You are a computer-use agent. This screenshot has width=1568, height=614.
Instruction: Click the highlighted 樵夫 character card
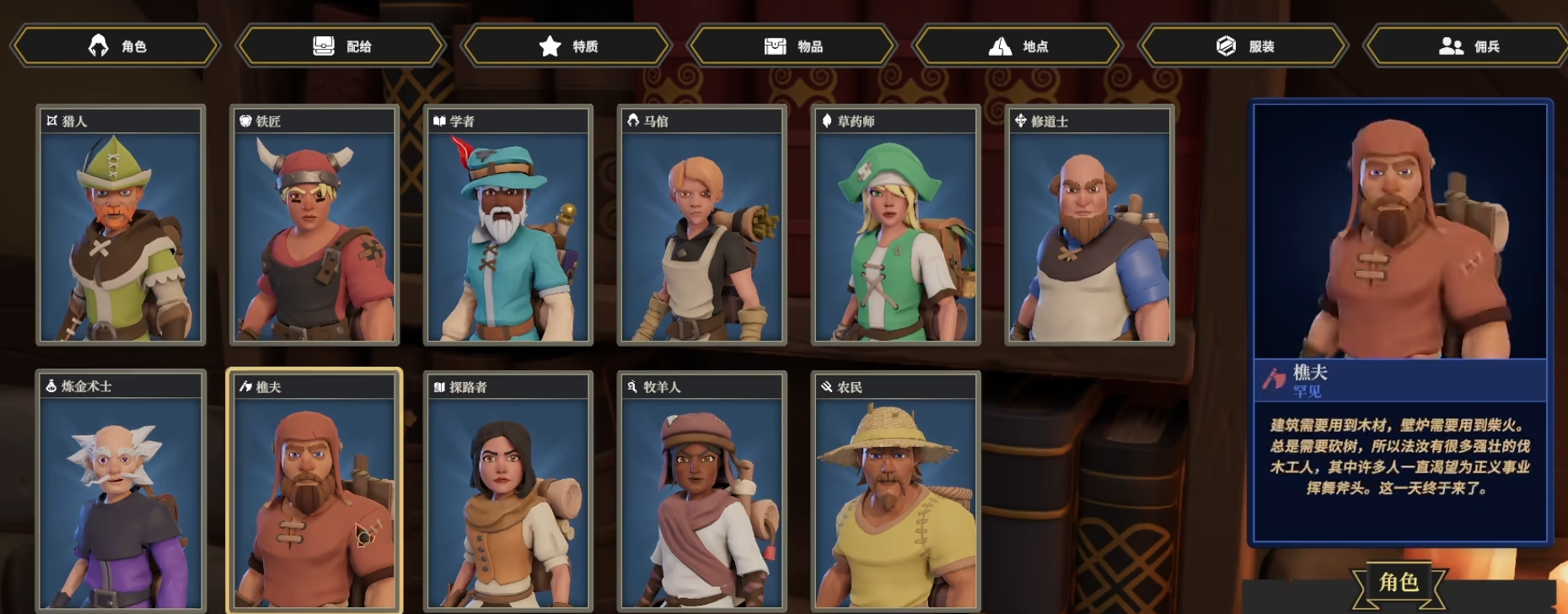(314, 492)
